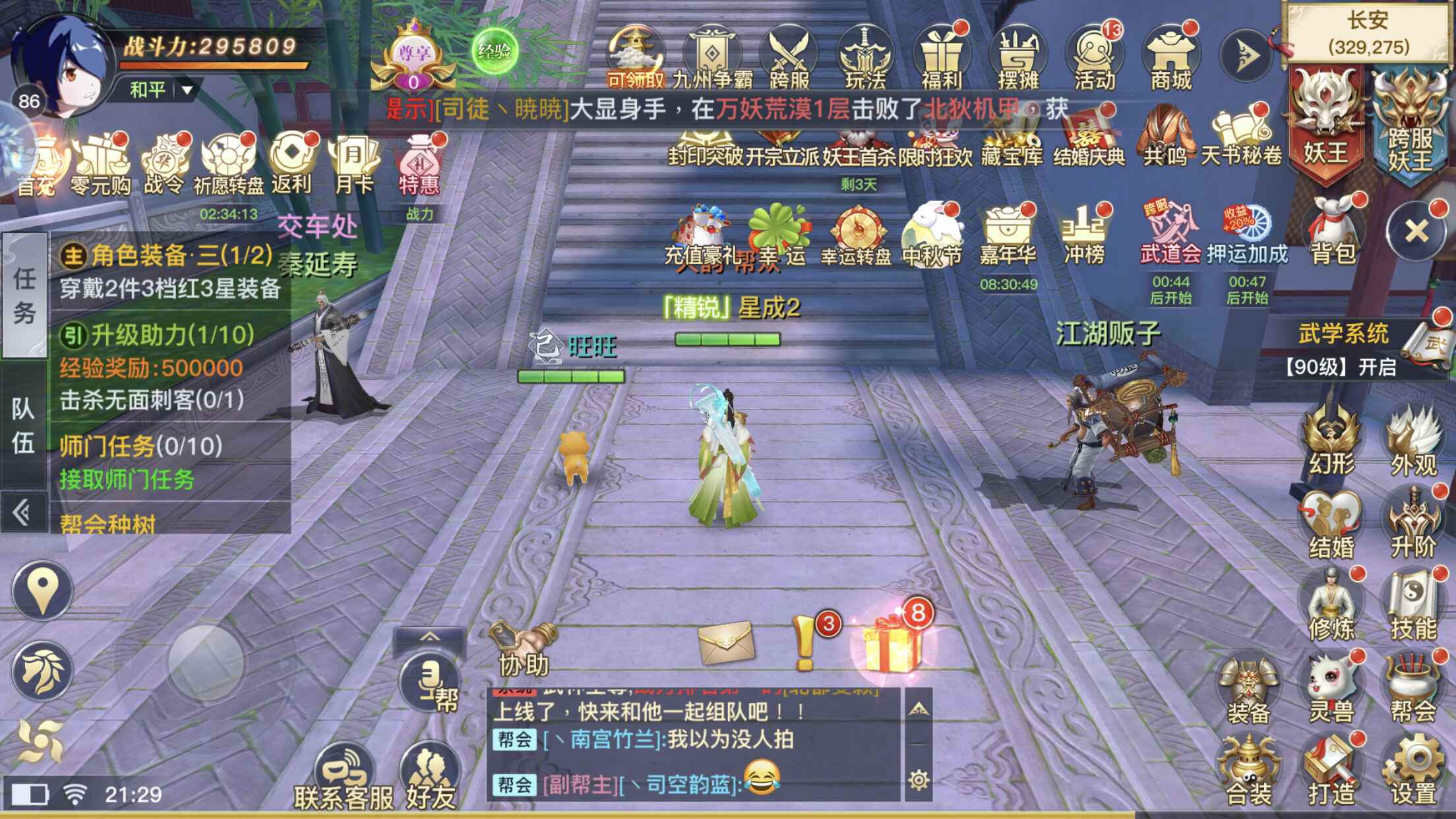The height and width of the screenshot is (819, 1456).
Task: Expand more activities via the right arrow
Action: coord(1246,56)
